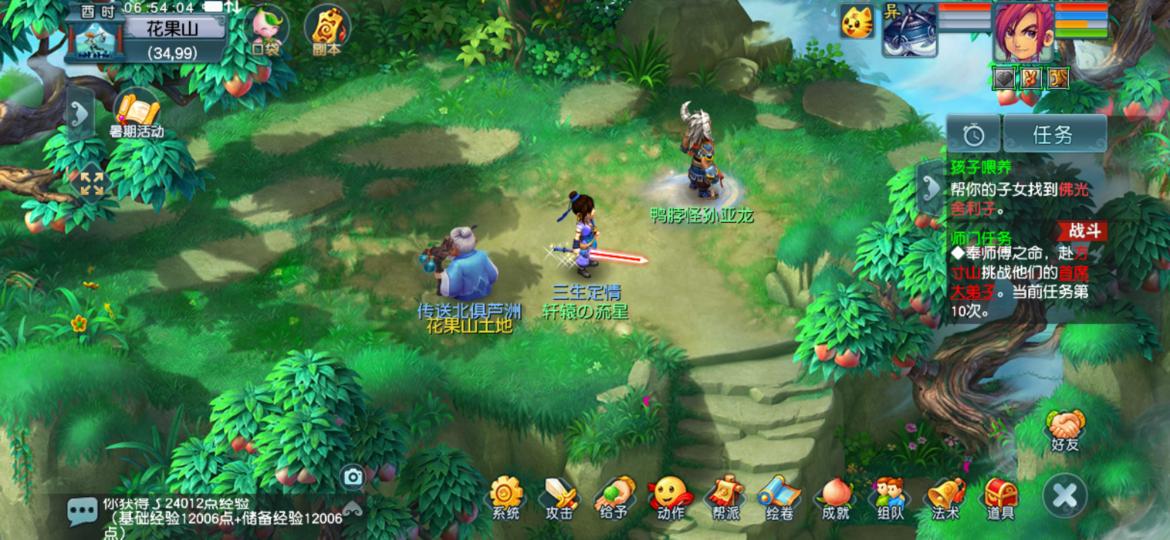Open the 绘卷 scroll panel
Viewport: 1170px width, 540px height.
coord(778,495)
